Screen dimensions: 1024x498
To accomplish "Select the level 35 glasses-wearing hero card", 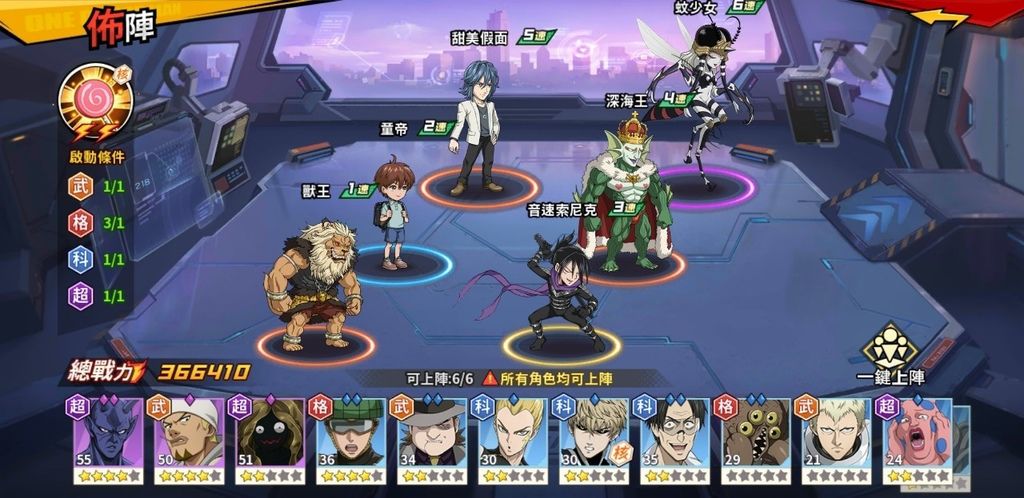I will tap(675, 440).
